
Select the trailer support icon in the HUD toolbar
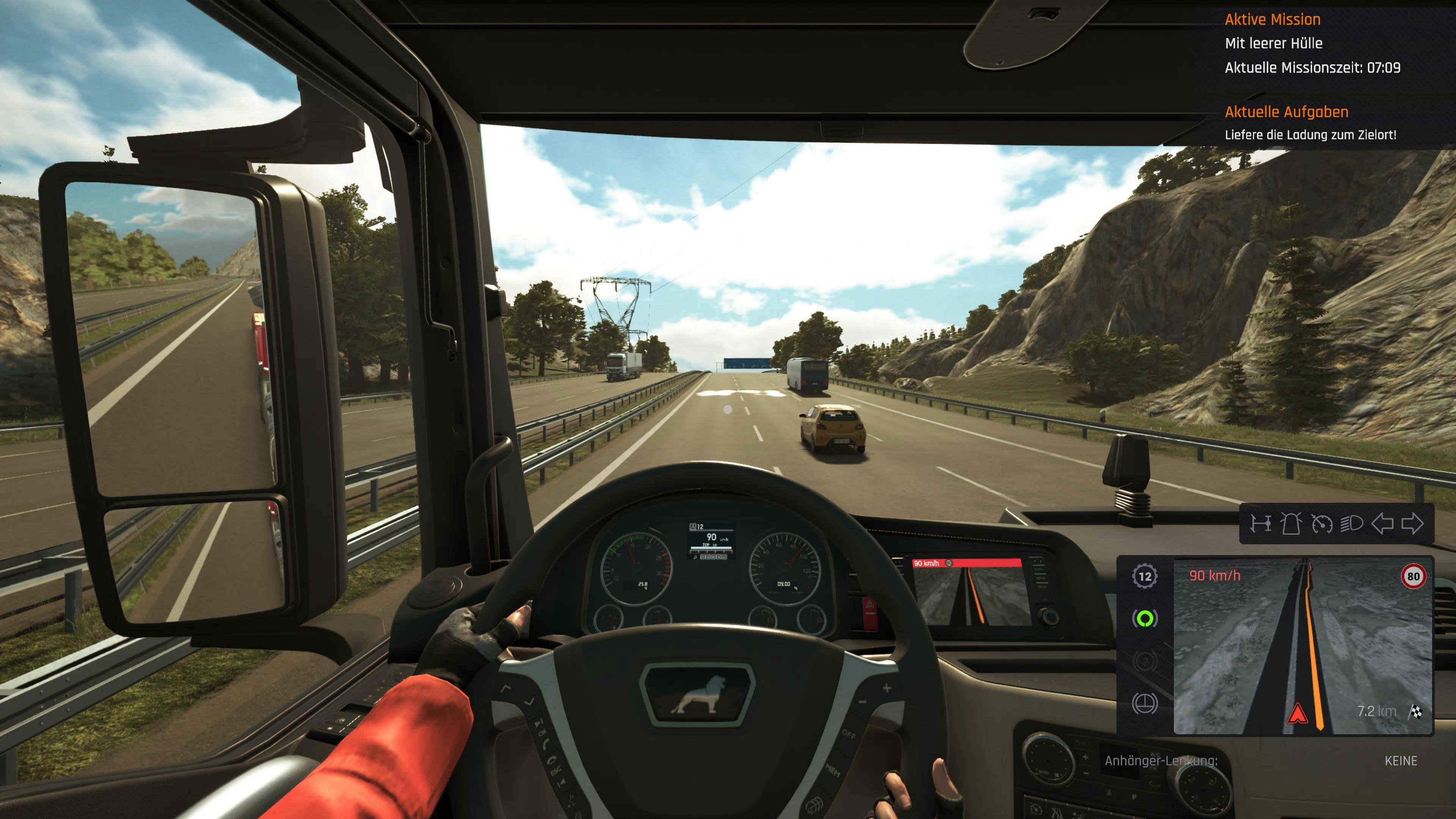[x=1291, y=524]
